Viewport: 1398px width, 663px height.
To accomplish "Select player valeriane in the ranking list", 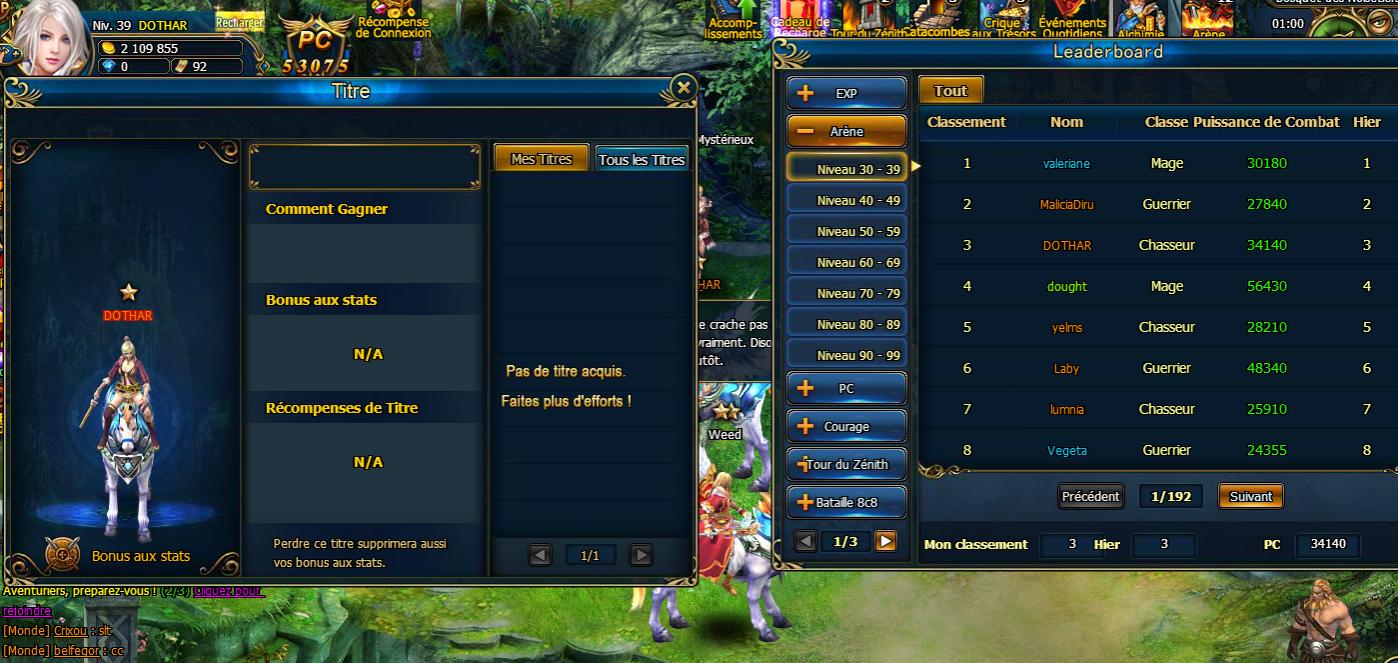I will pos(1066,163).
